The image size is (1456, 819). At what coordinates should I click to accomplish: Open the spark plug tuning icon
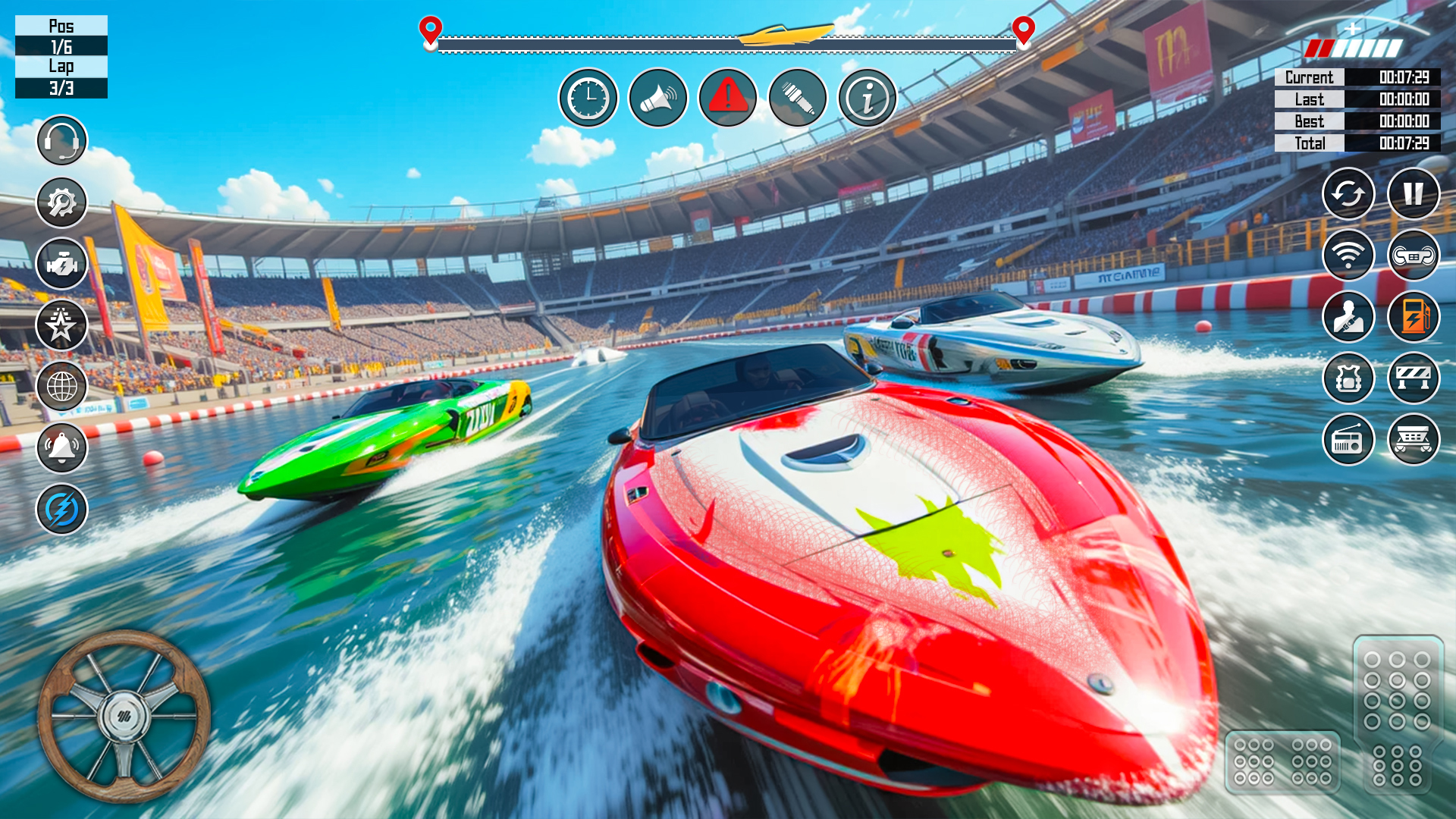pos(799,97)
